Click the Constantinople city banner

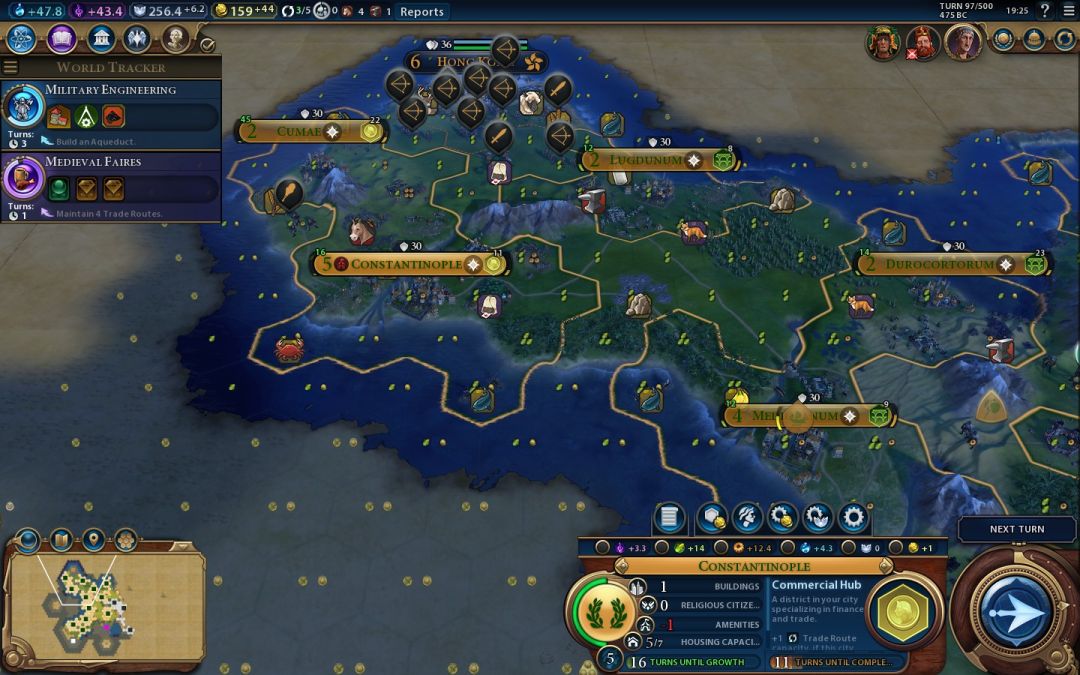[x=410, y=264]
